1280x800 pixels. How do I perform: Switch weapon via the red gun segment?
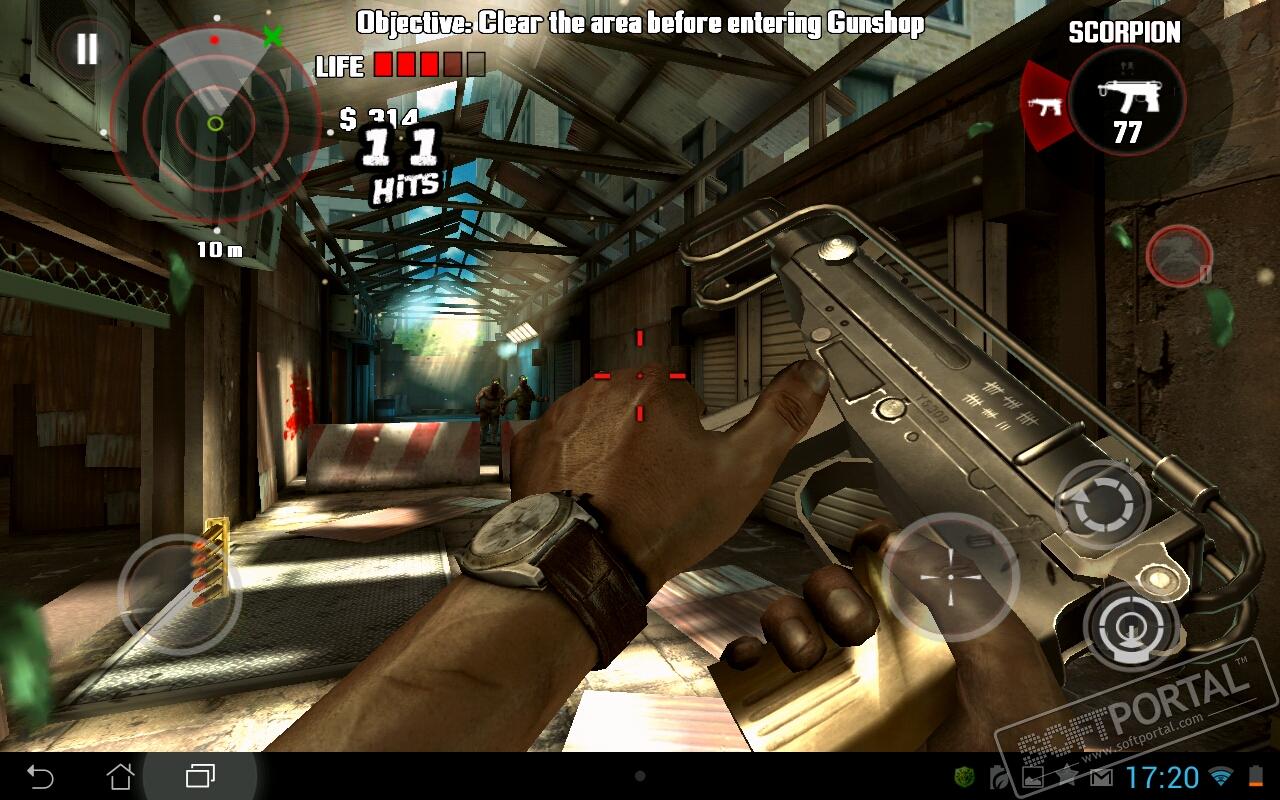(1043, 105)
